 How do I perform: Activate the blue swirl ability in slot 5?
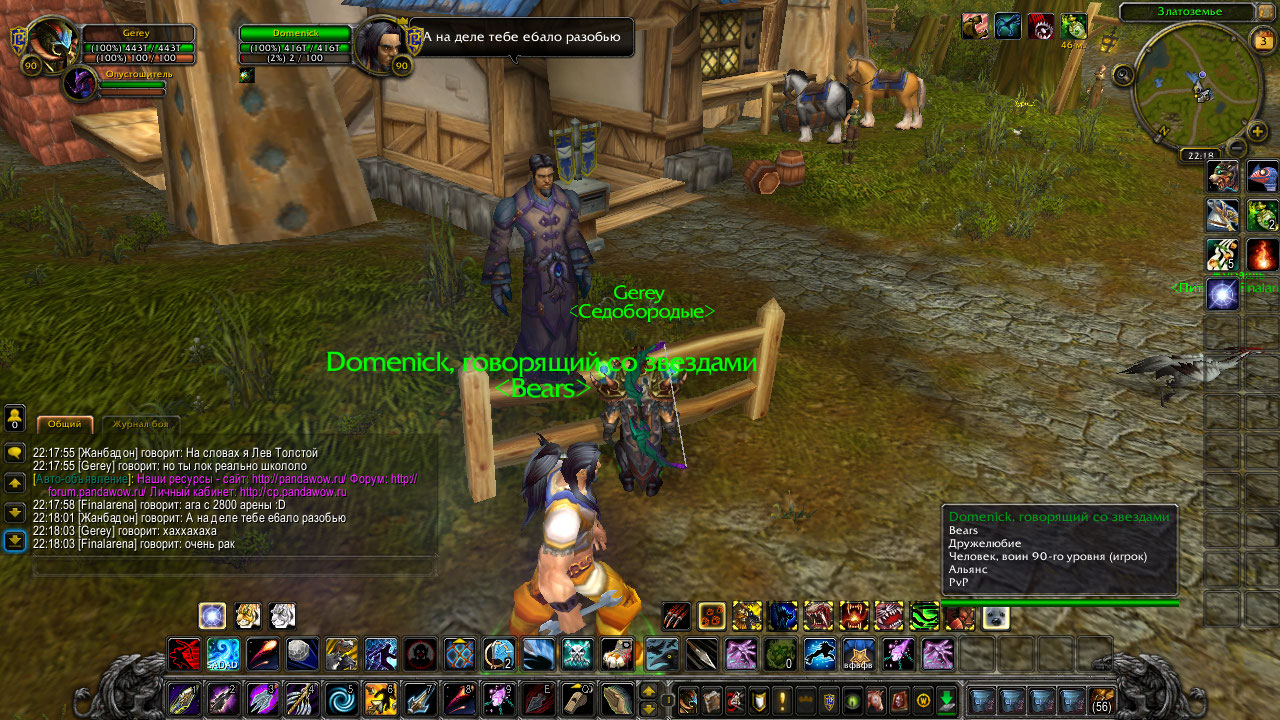coord(341,698)
